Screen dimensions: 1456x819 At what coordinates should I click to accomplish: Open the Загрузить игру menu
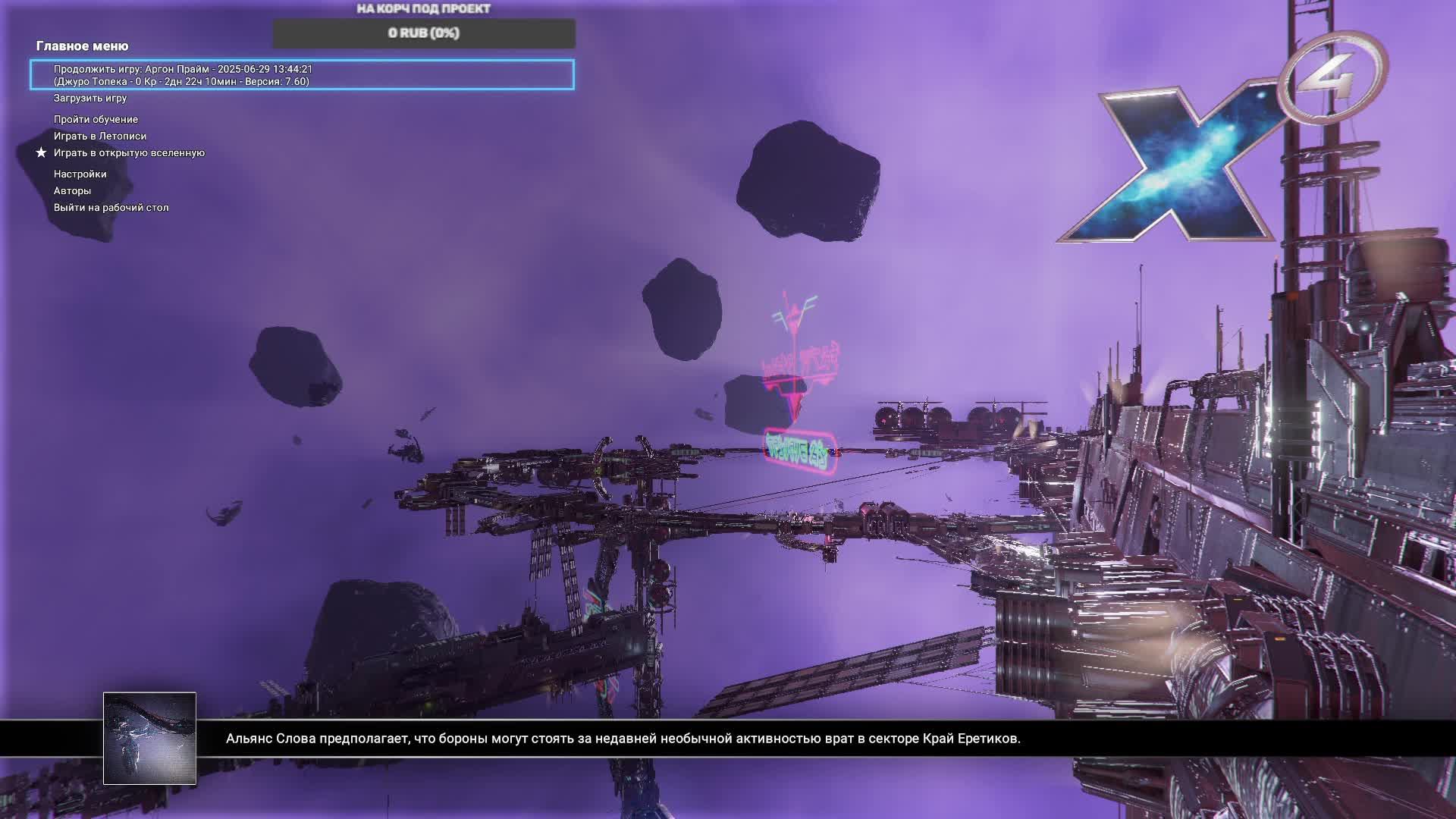[x=90, y=98]
